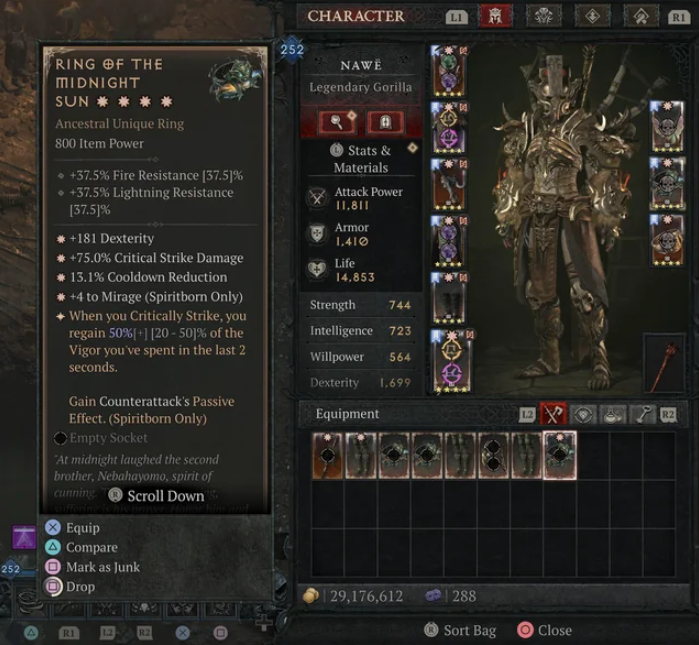Select the bottom equipped ring on the right column

tap(667, 240)
